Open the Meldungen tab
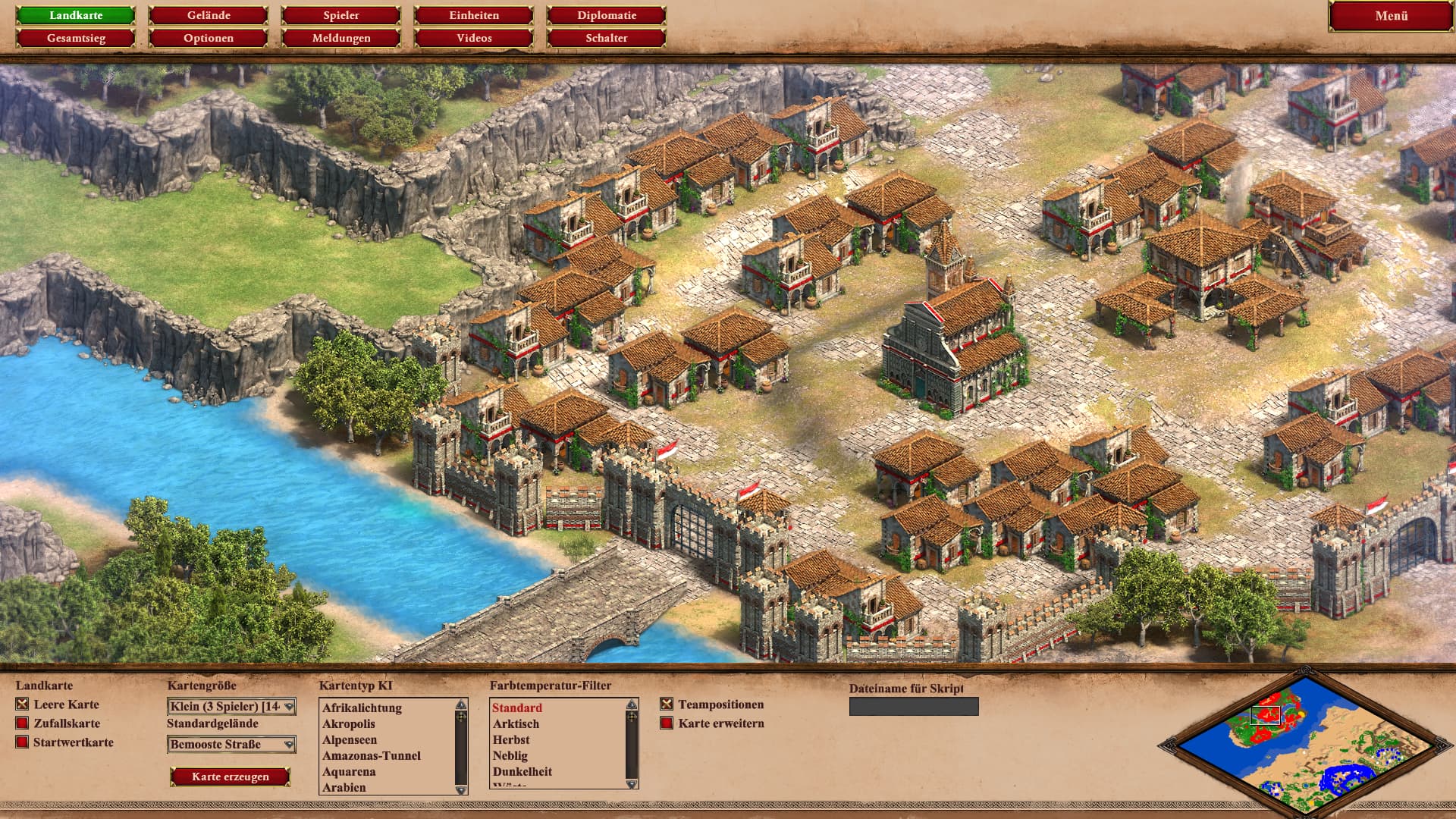Screen dimensions: 1456x819 (x=340, y=38)
